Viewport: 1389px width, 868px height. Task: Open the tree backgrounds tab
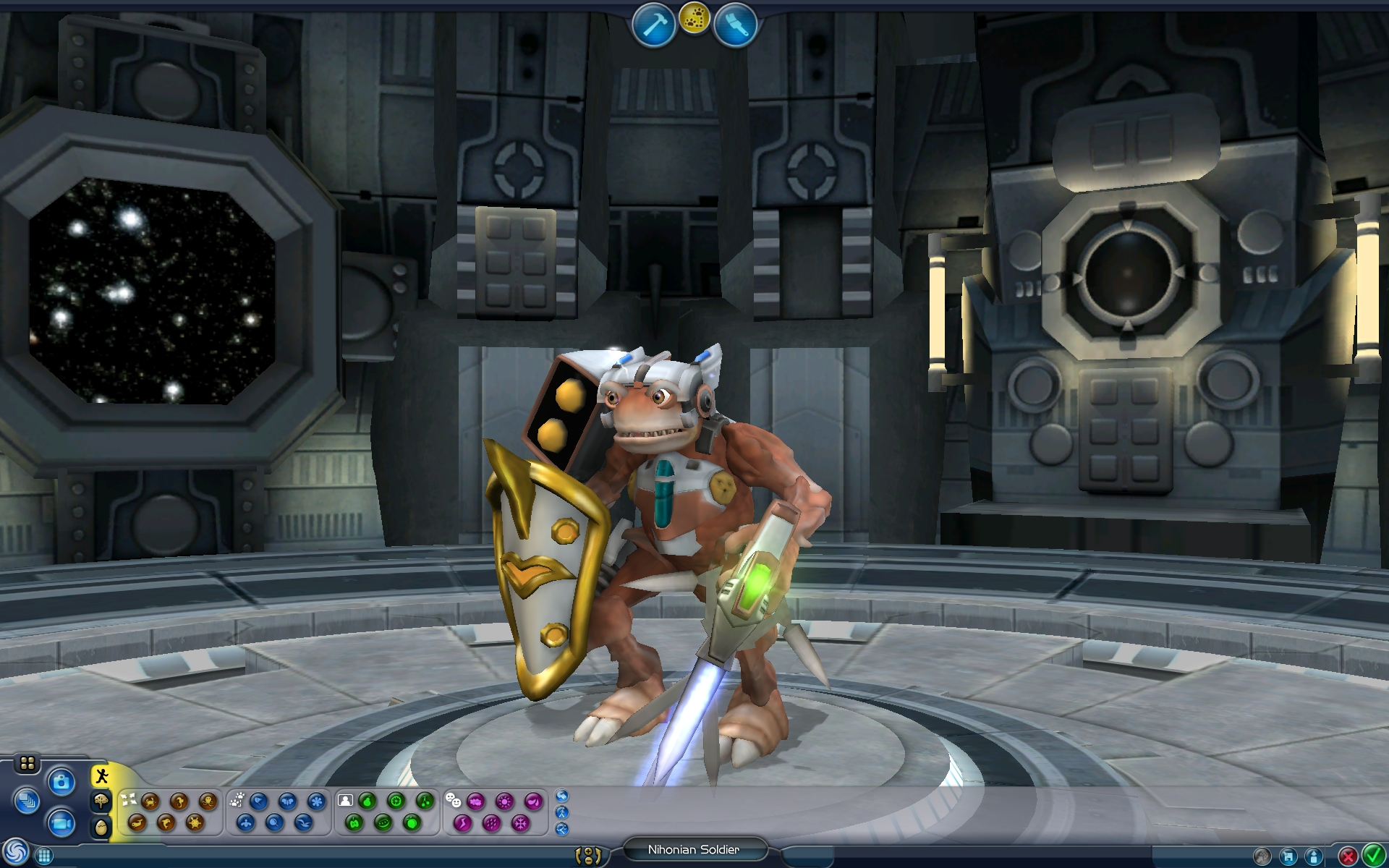point(101,801)
